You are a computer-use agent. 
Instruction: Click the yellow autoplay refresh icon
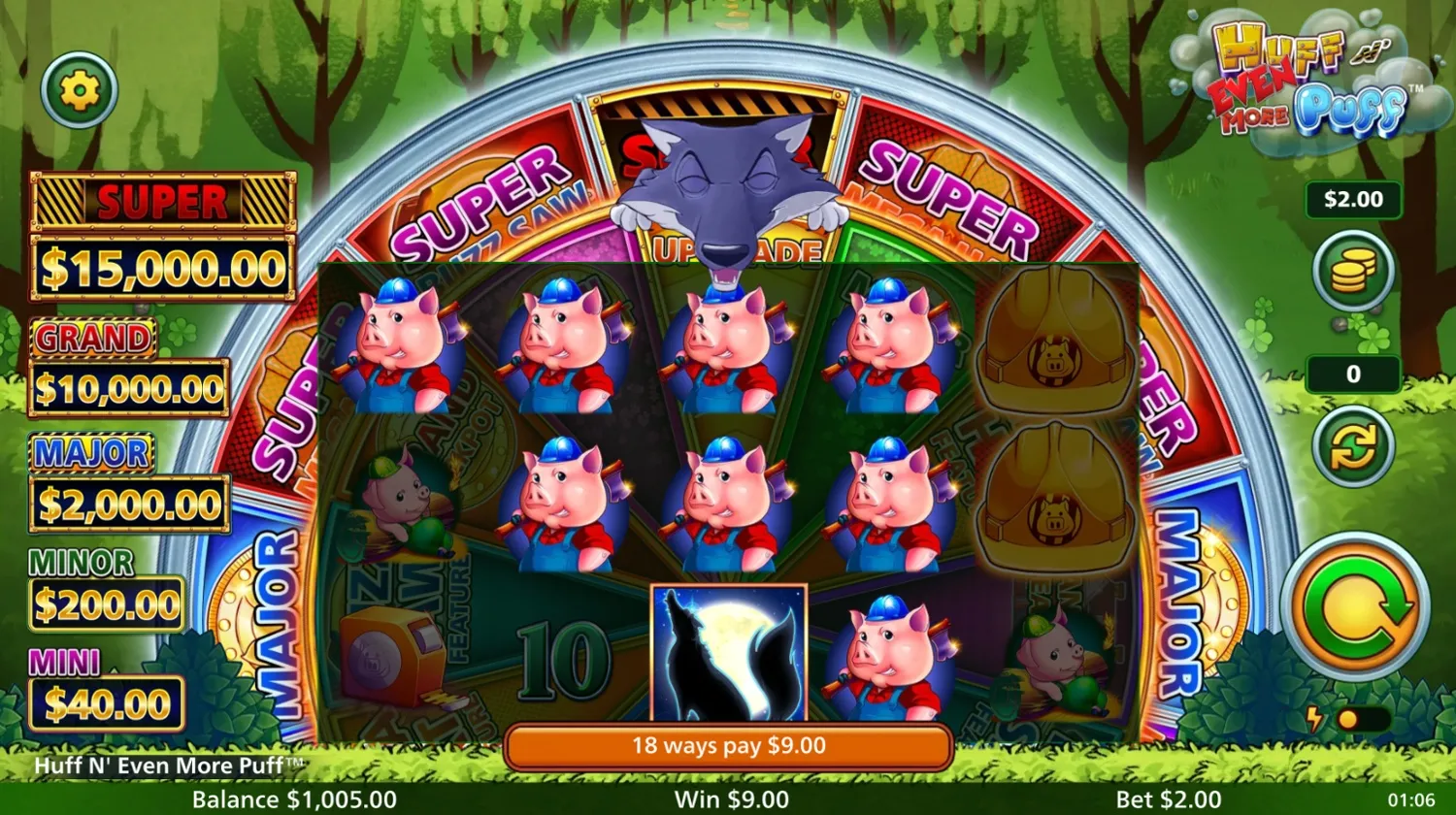pos(1353,447)
